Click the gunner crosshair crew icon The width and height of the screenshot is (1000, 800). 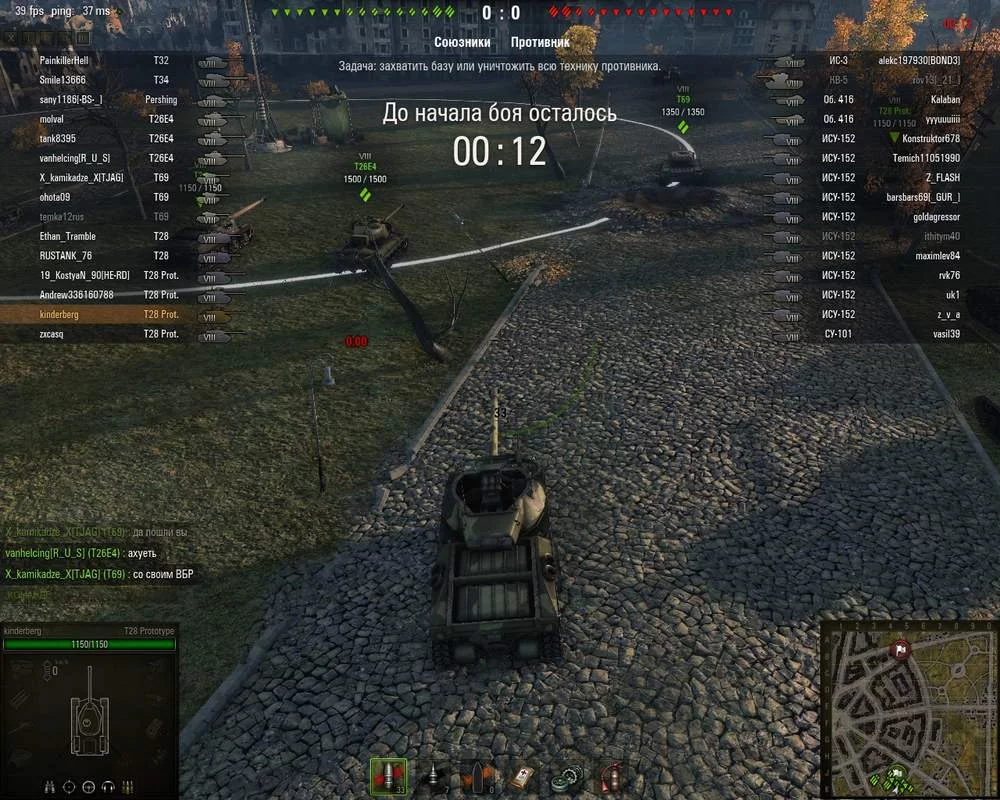coord(70,785)
